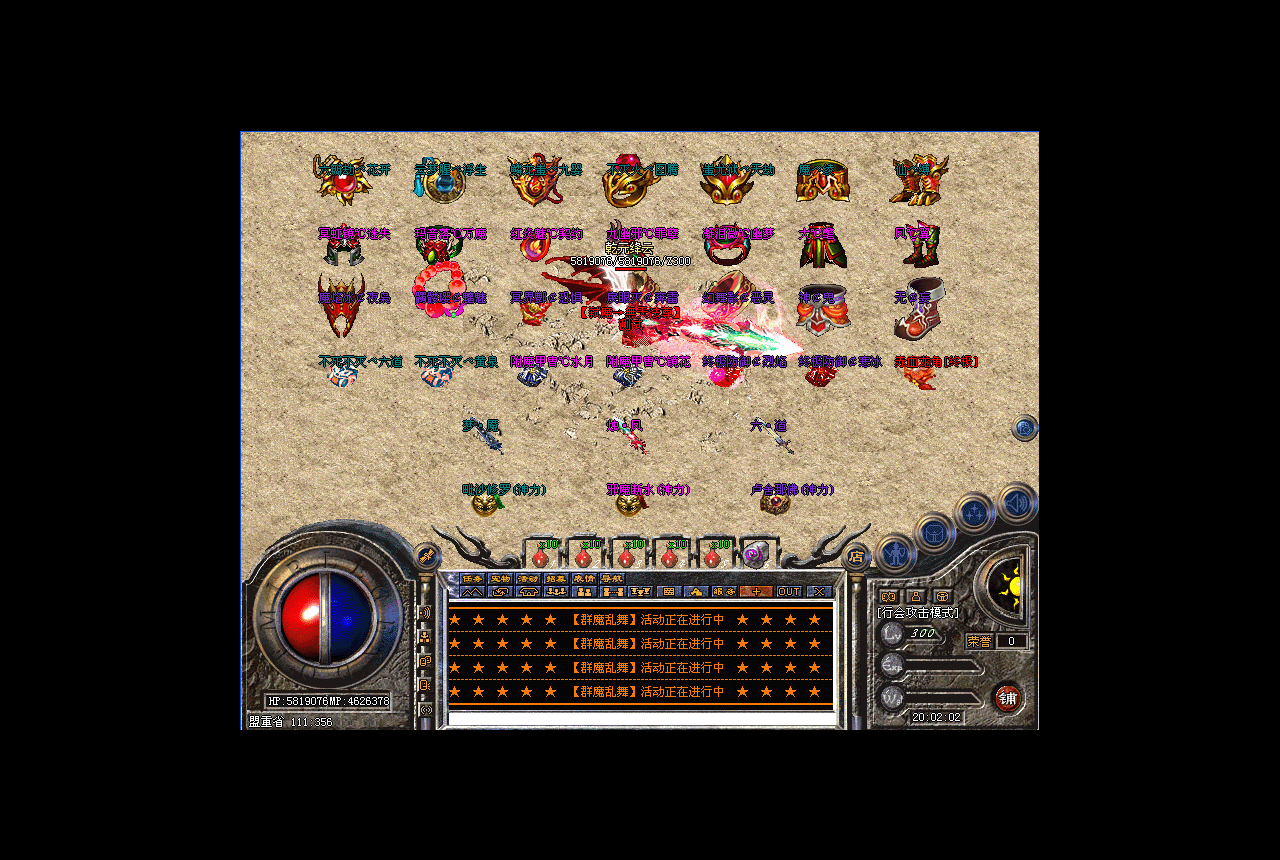Open the 导航 navigation tab

612,579
